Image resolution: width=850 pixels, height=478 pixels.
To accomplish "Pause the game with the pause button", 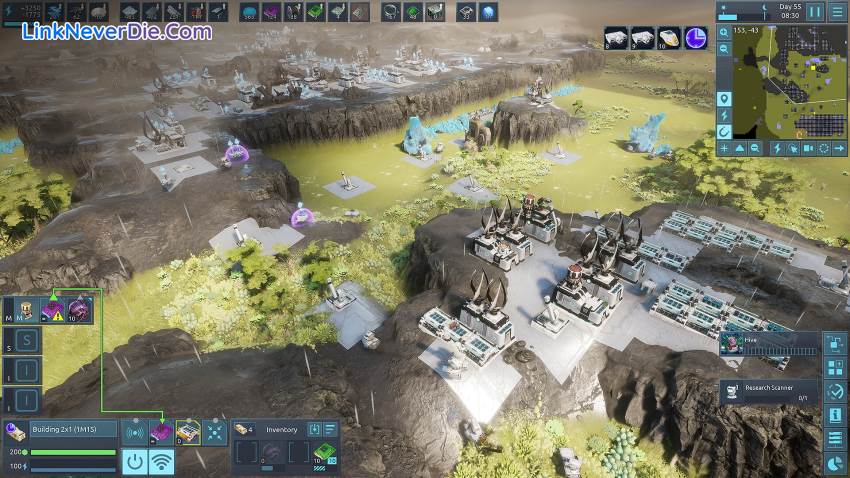I will (815, 12).
